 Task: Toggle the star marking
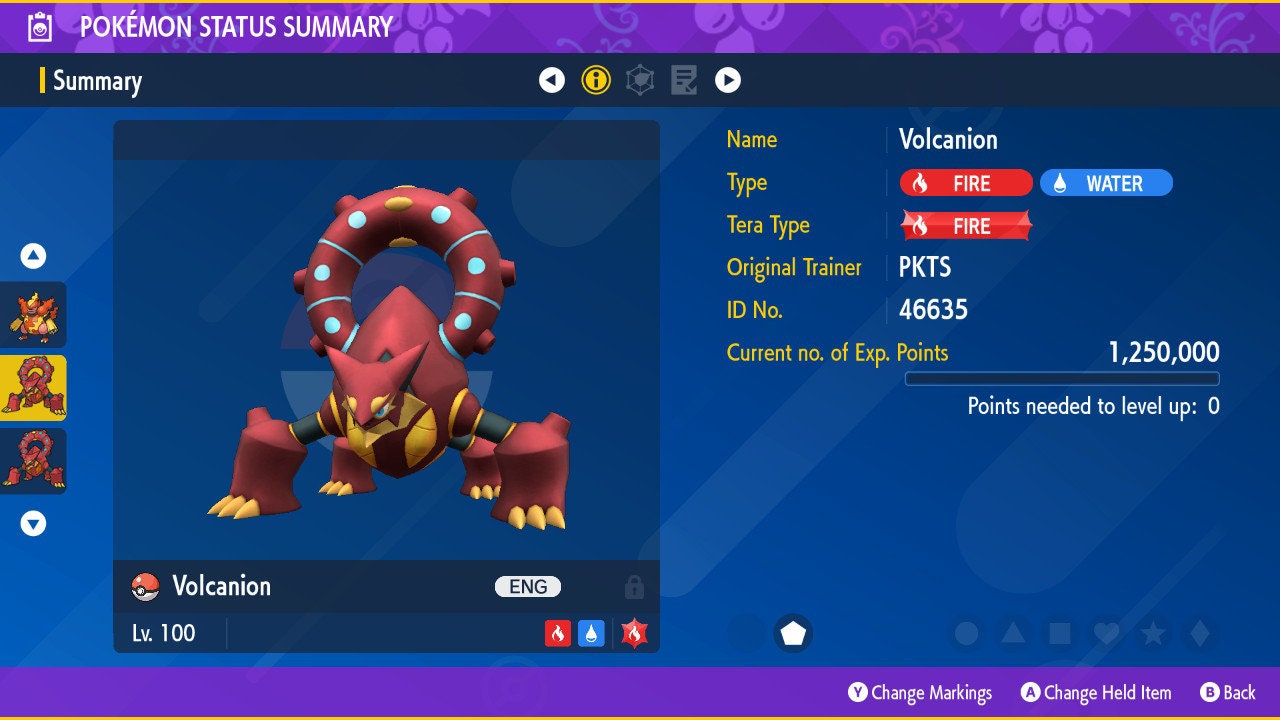coord(1153,633)
